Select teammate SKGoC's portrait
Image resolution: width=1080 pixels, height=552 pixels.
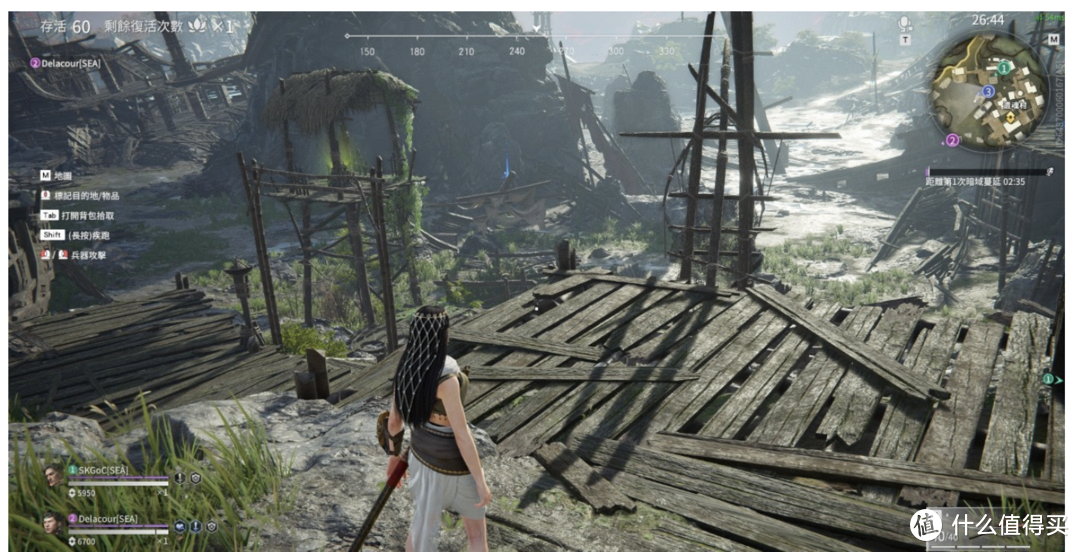(53, 476)
